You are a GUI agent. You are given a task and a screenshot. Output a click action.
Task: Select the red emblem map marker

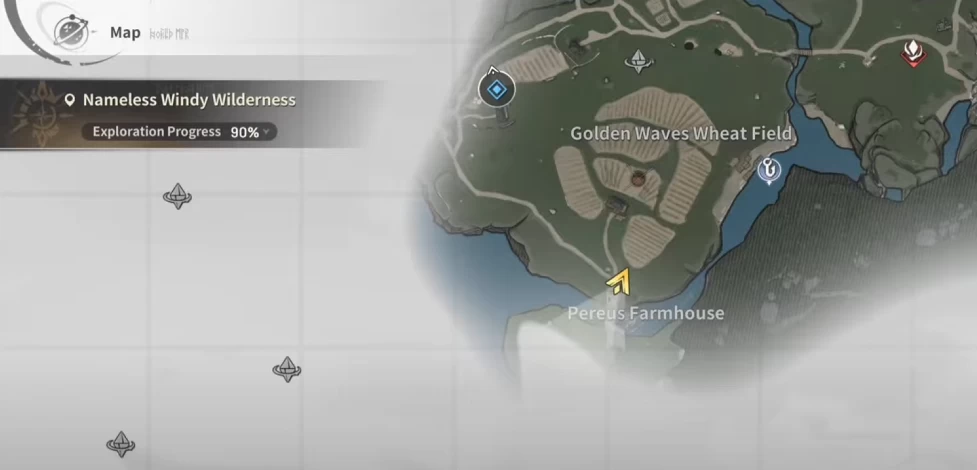[x=912, y=53]
